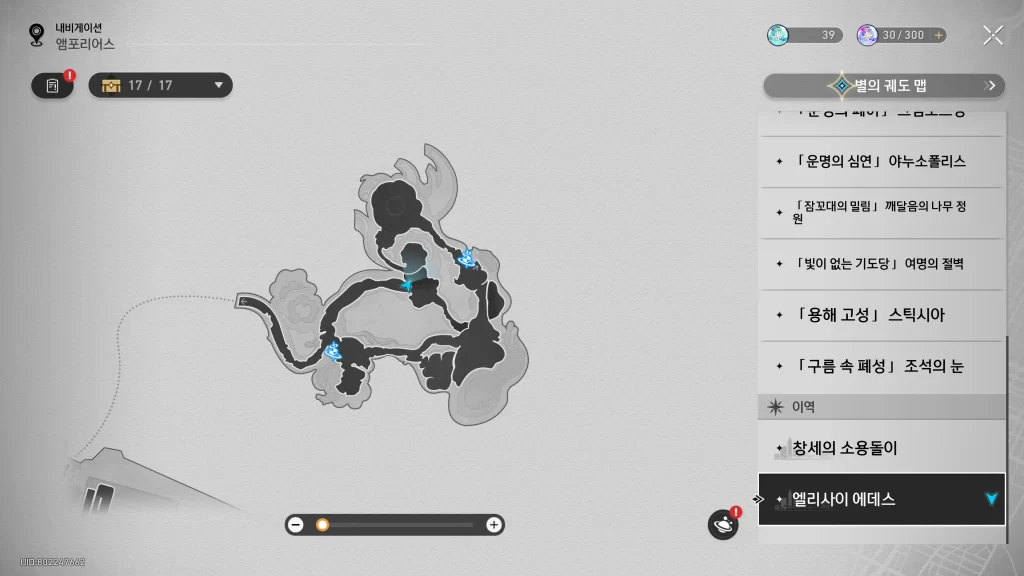1024x576 pixels.
Task: Open the planet icon button with alert
Action: click(x=722, y=524)
